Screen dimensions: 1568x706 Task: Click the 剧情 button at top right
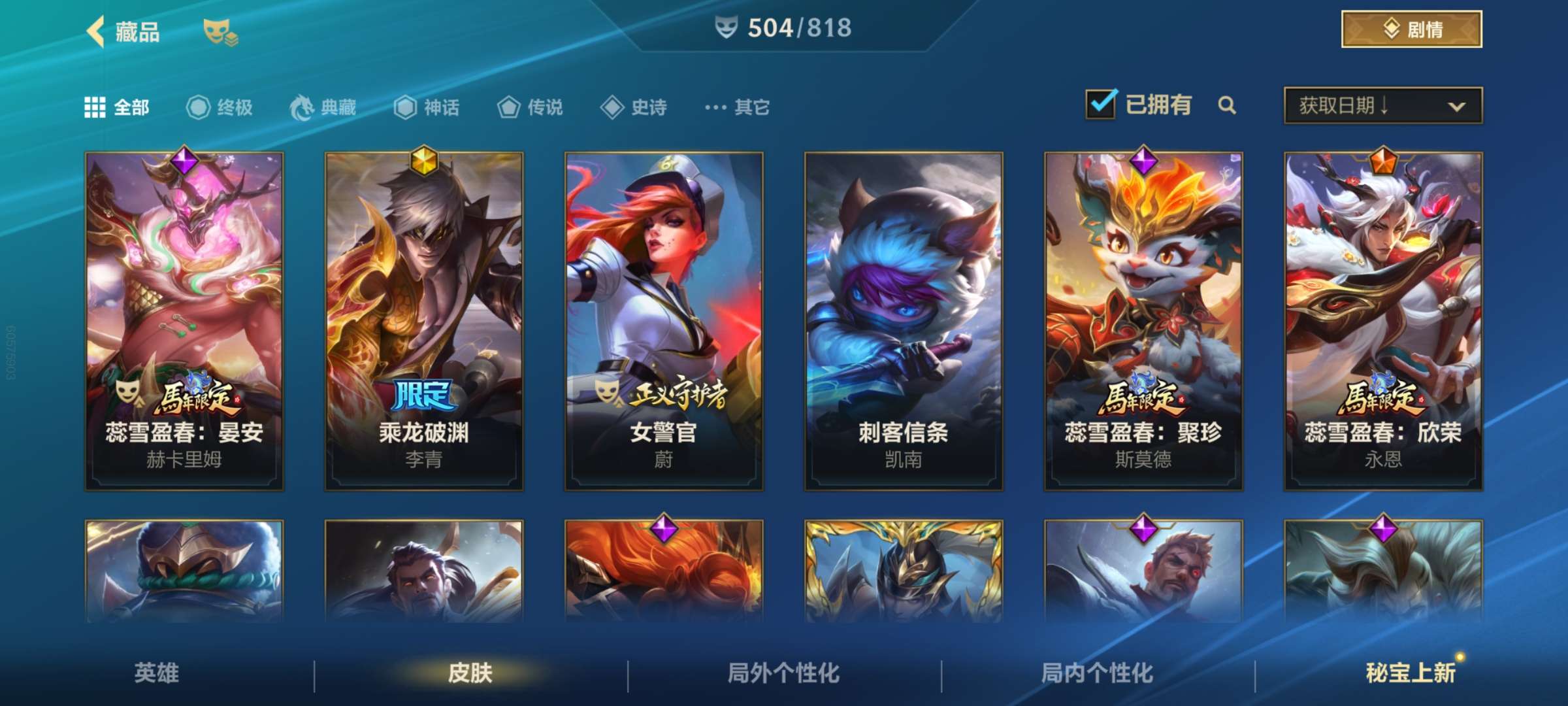1410,29
